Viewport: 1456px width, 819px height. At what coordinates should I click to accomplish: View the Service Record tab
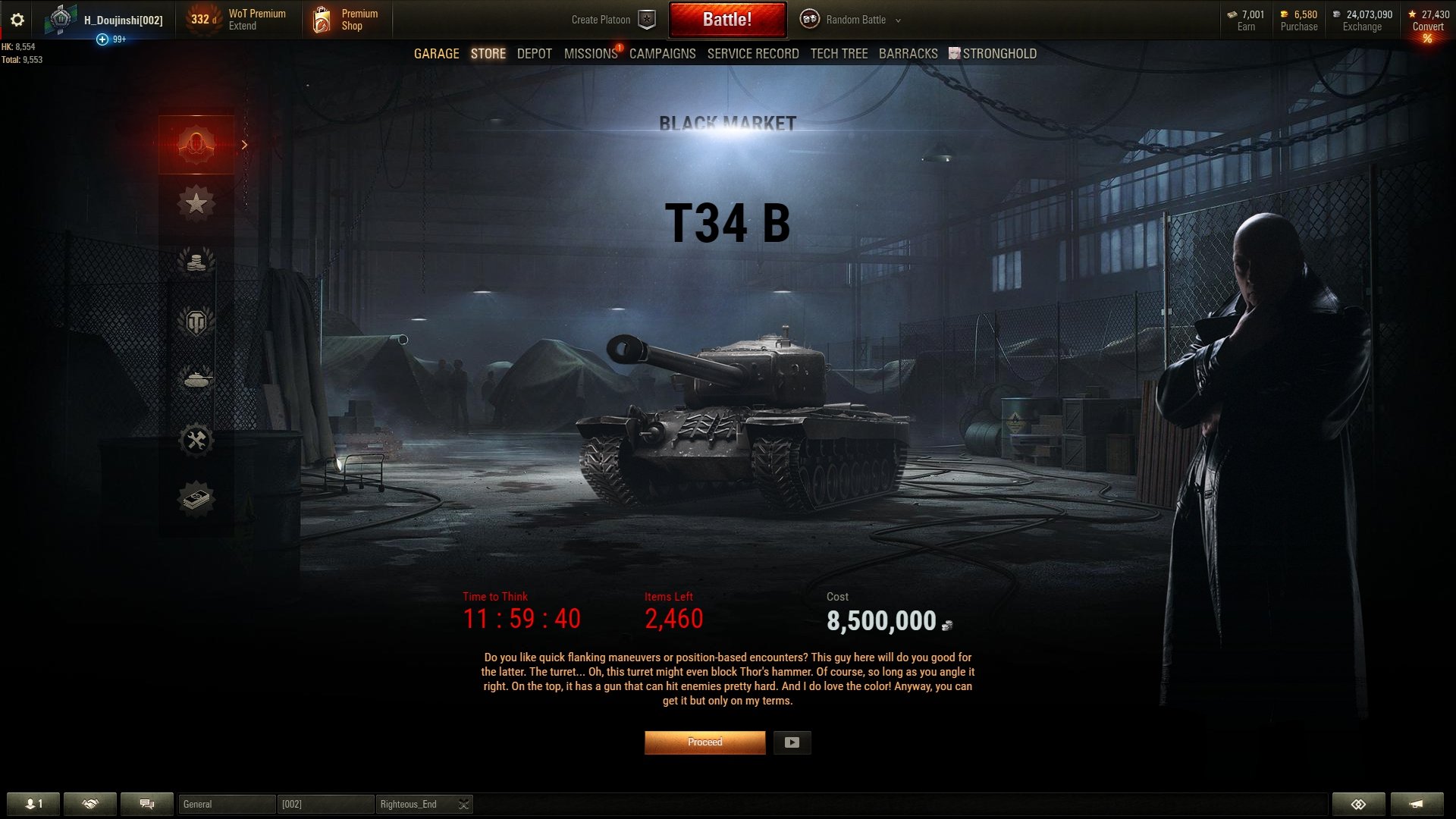point(752,54)
